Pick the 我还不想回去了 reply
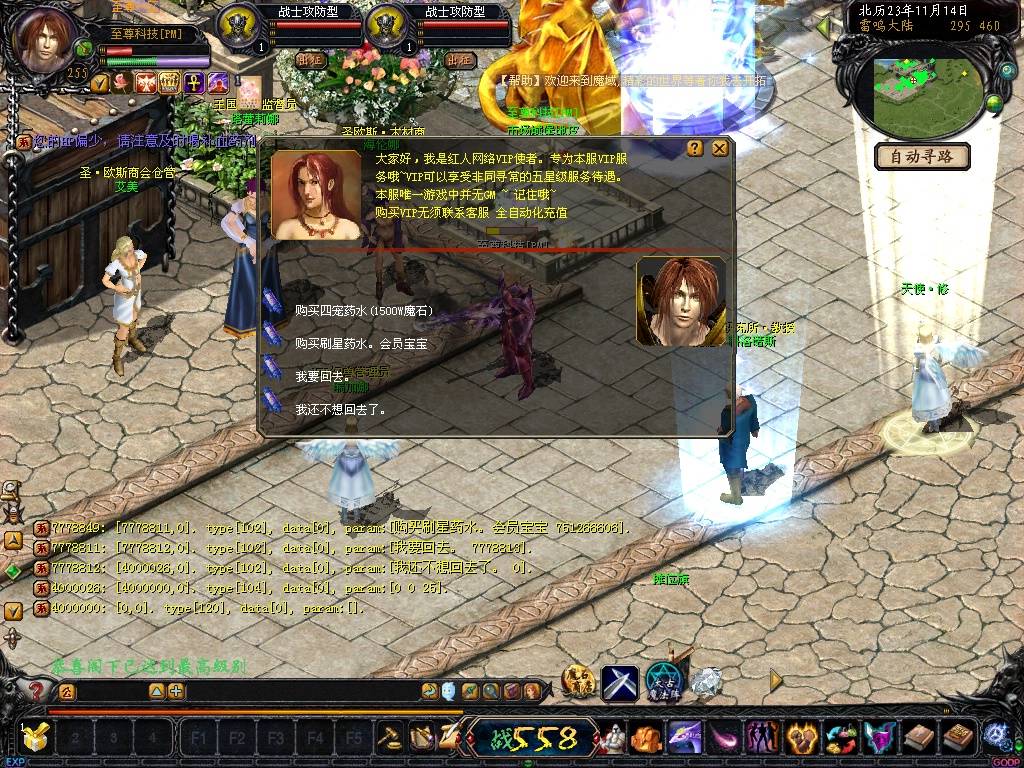Image resolution: width=1024 pixels, height=768 pixels. pos(340,409)
